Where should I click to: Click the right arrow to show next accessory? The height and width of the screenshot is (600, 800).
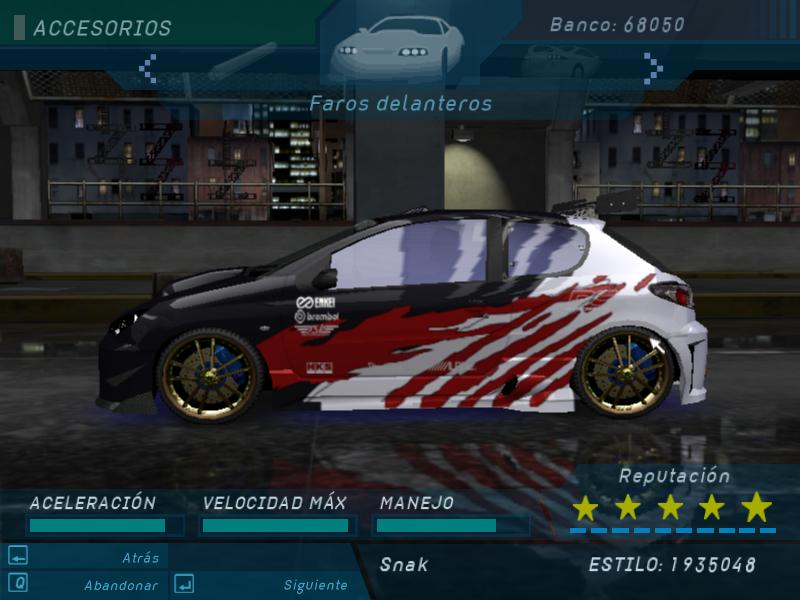coord(653,68)
